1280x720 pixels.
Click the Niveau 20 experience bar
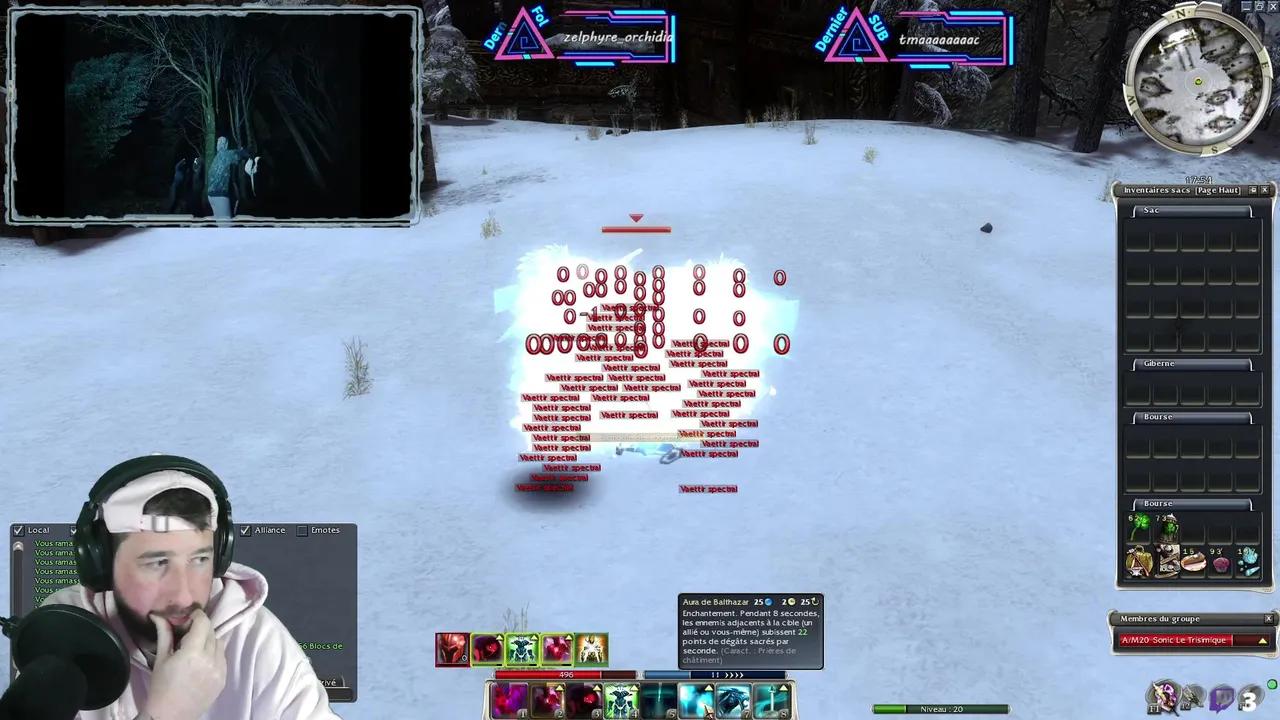pyautogui.click(x=940, y=708)
